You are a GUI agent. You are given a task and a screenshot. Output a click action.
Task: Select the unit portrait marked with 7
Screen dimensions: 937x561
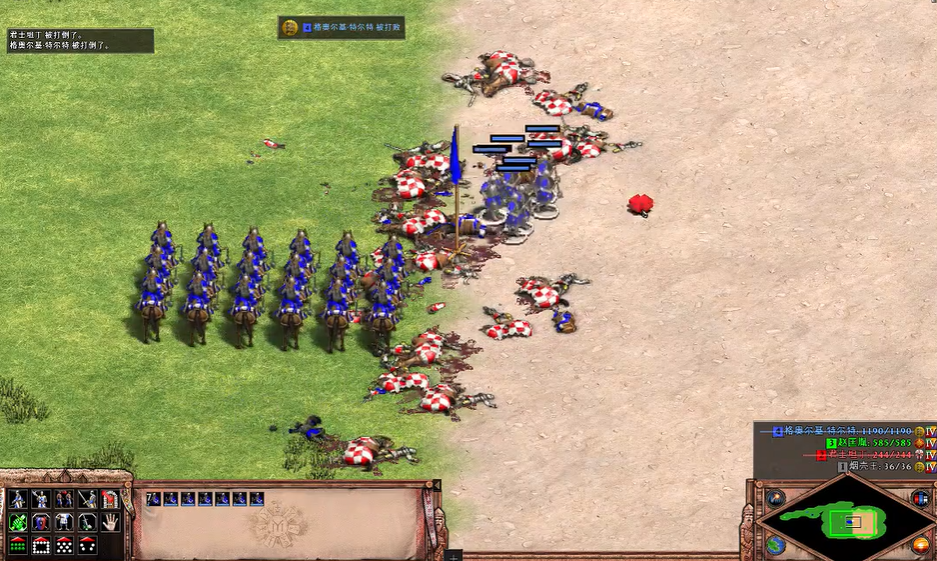(x=153, y=498)
